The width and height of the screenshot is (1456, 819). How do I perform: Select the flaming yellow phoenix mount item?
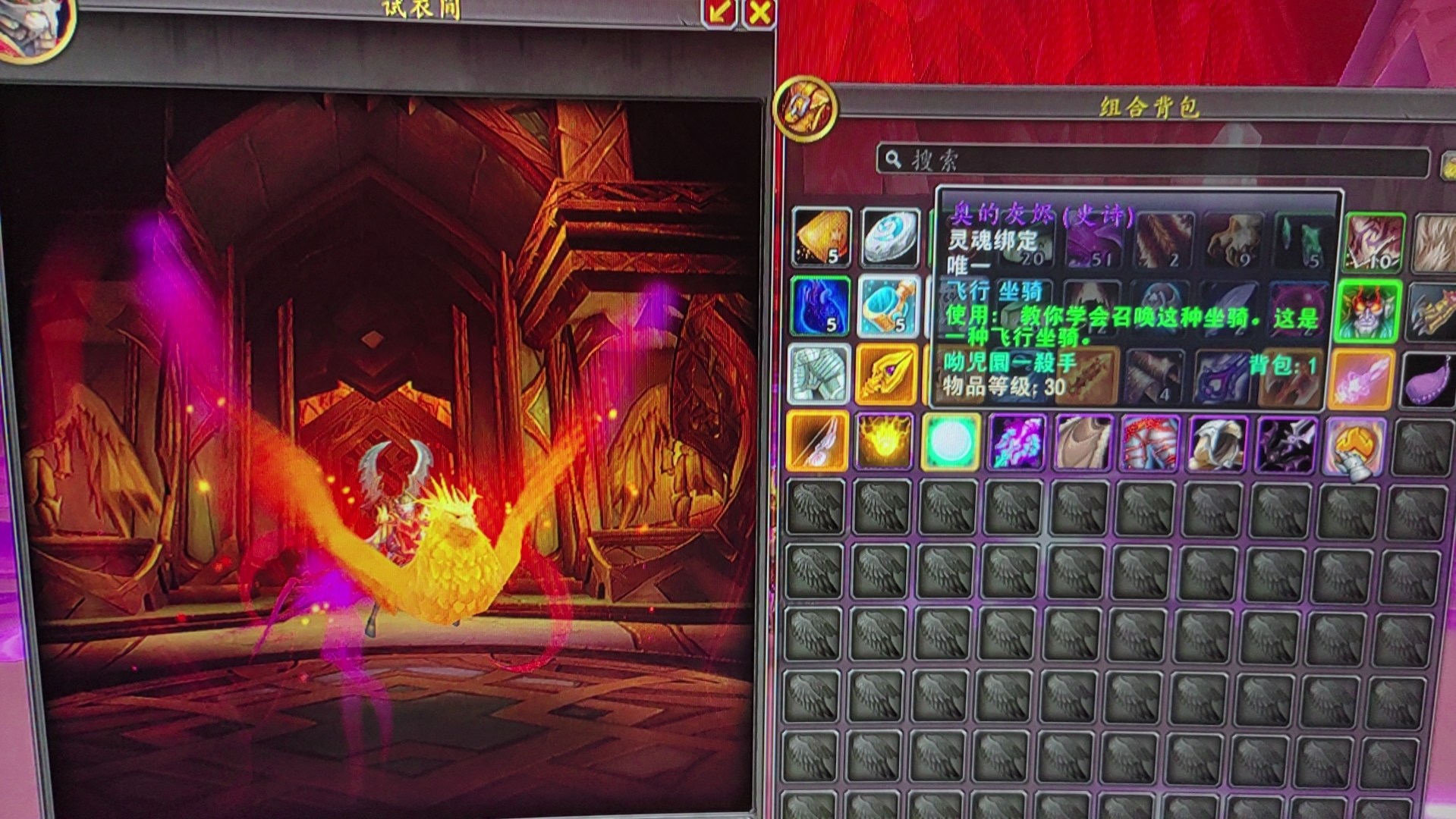pyautogui.click(x=884, y=441)
